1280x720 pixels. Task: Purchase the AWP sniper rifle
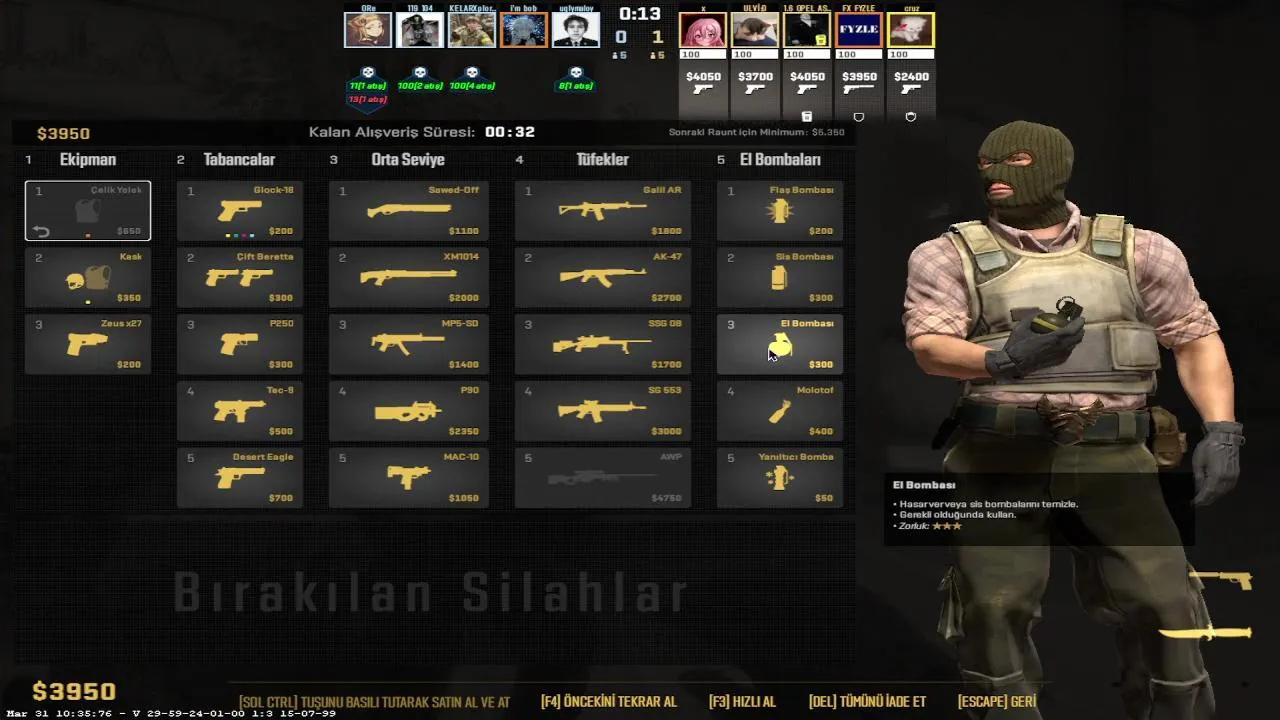tap(602, 478)
